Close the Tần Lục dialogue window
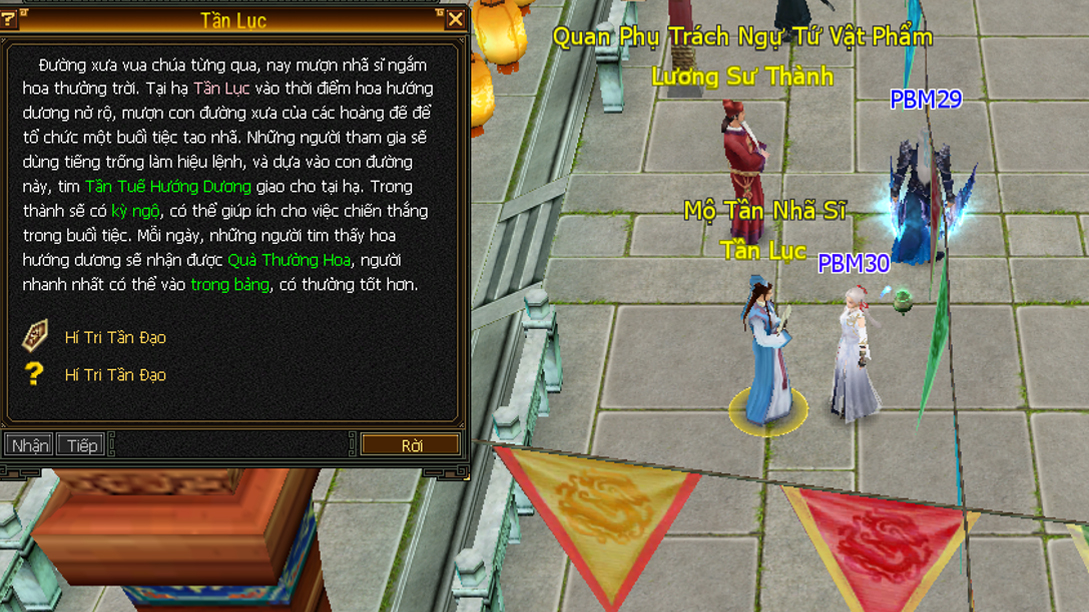1089x612 pixels. point(455,19)
